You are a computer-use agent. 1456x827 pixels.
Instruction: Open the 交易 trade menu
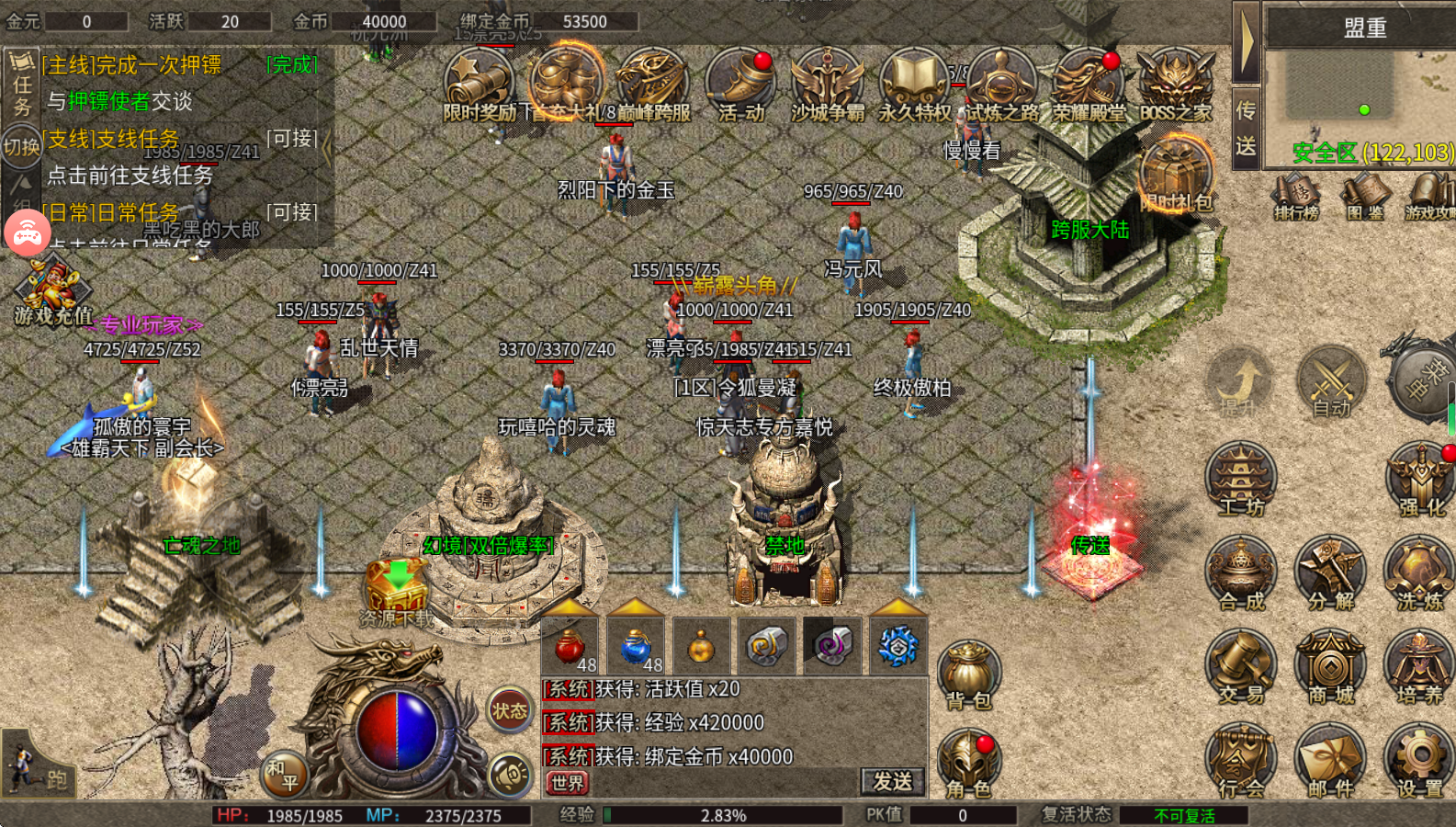pyautogui.click(x=1241, y=665)
